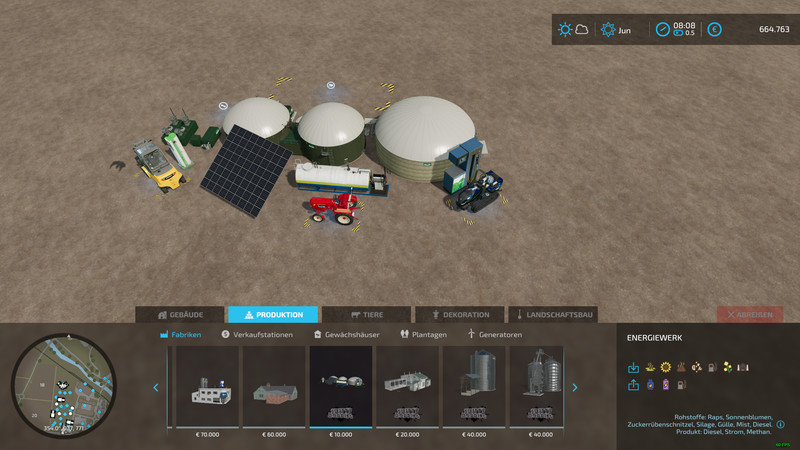Open the Gewächshäuser subcategory
The height and width of the screenshot is (450, 800).
pos(346,334)
